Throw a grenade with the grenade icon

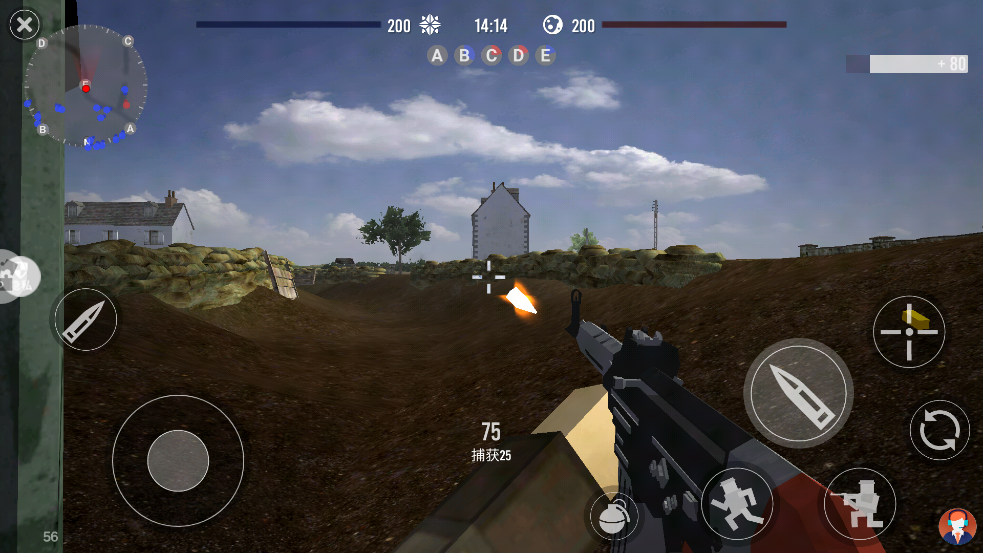coord(612,516)
